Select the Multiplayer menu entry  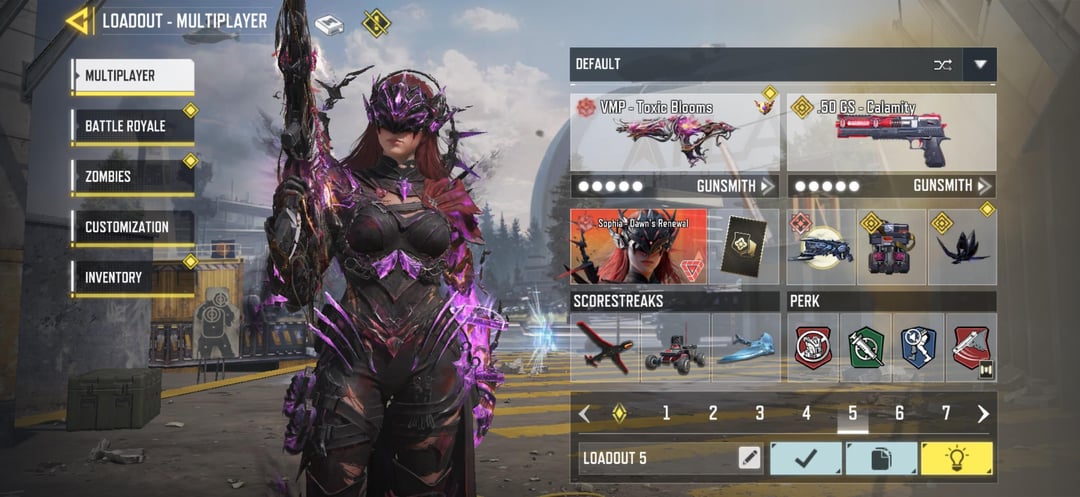[132, 76]
